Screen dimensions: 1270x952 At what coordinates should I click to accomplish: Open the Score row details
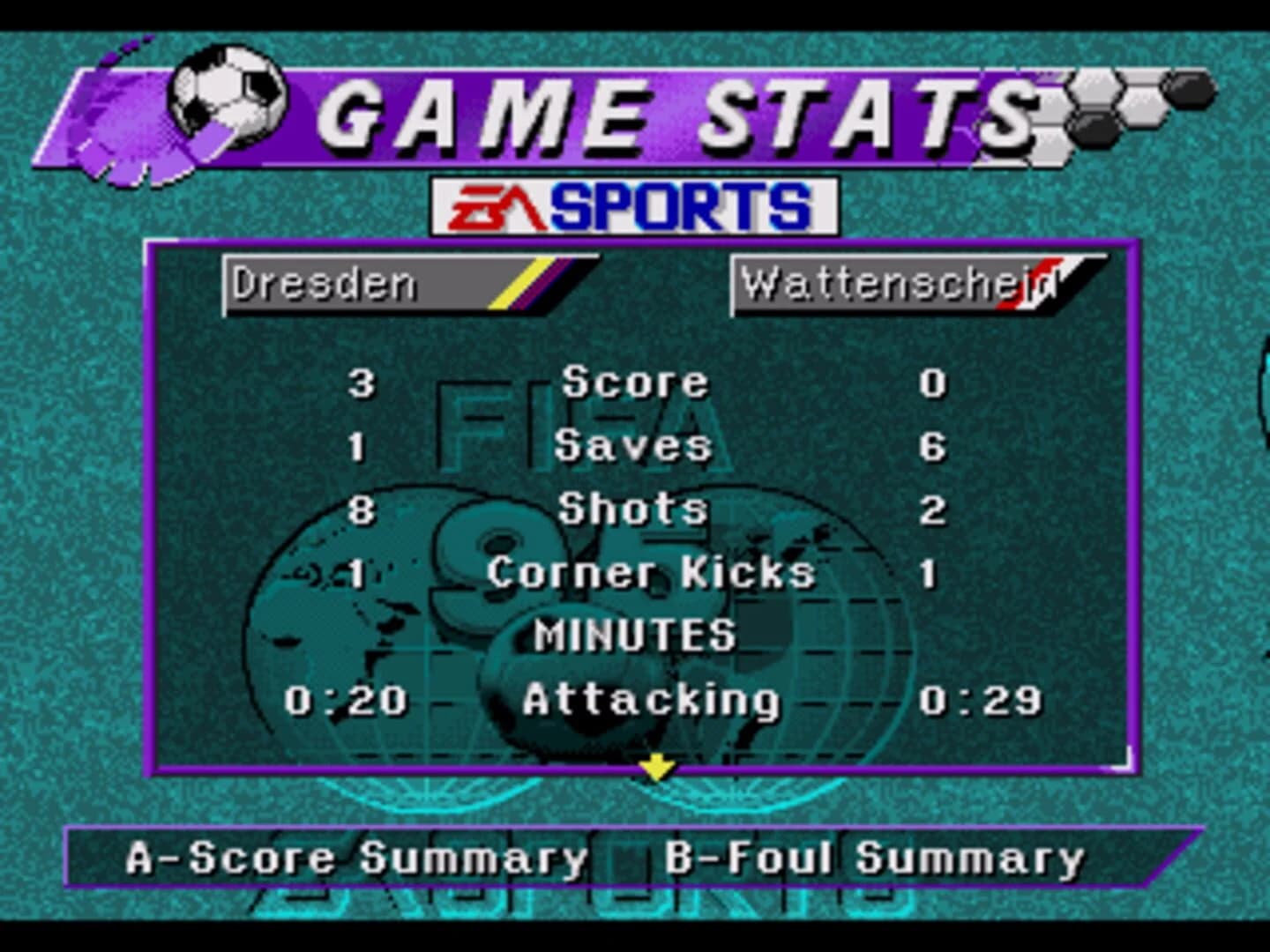pos(637,382)
